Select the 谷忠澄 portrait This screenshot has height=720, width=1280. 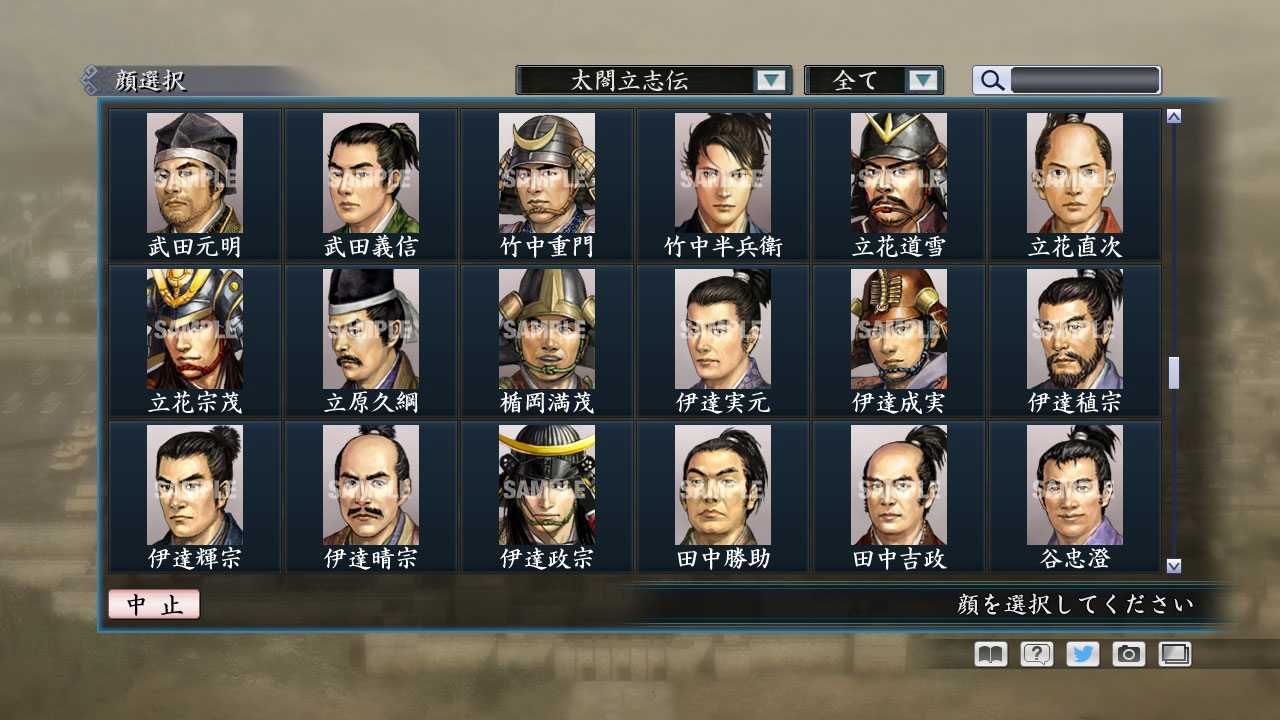point(1074,483)
